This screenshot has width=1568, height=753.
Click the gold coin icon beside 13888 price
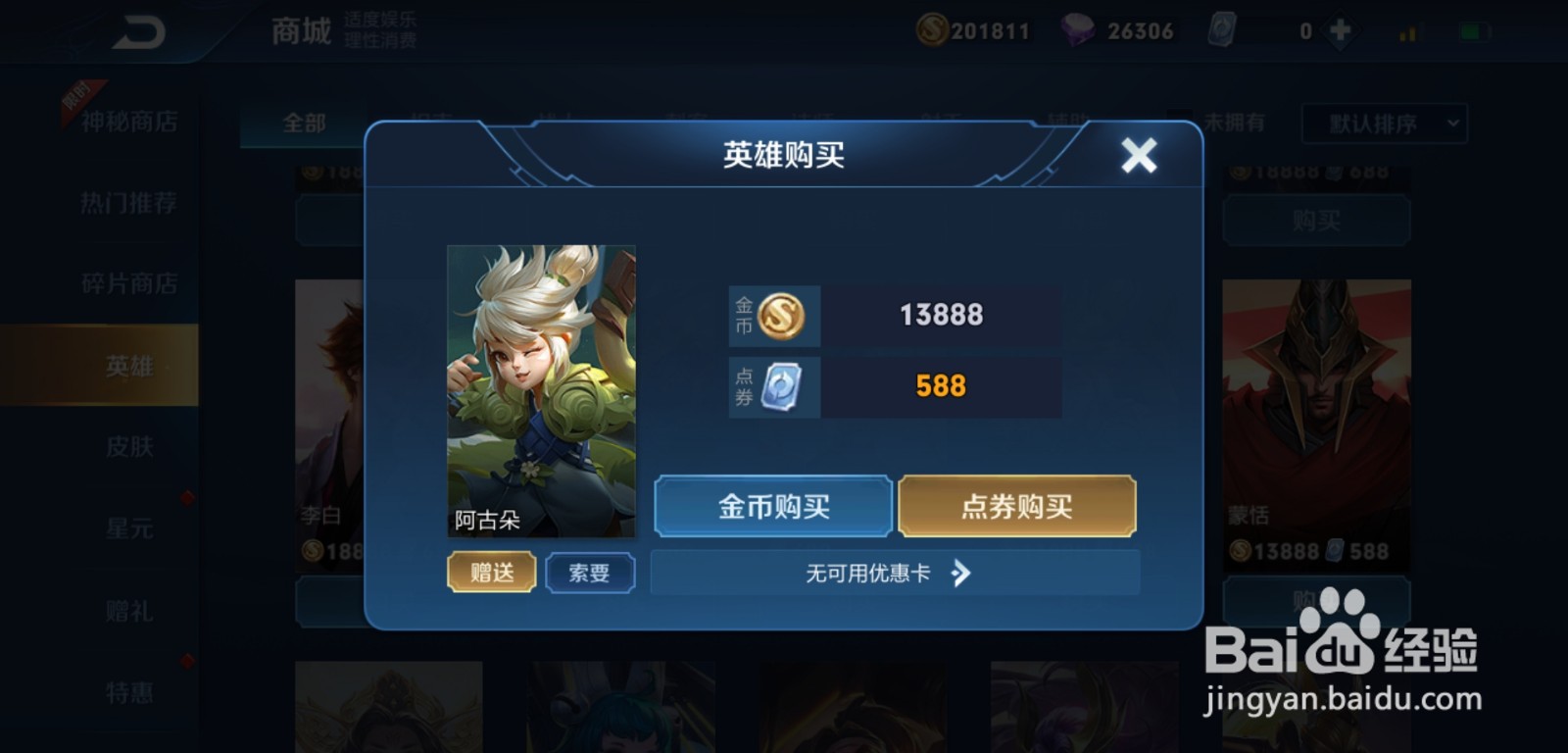click(x=783, y=315)
